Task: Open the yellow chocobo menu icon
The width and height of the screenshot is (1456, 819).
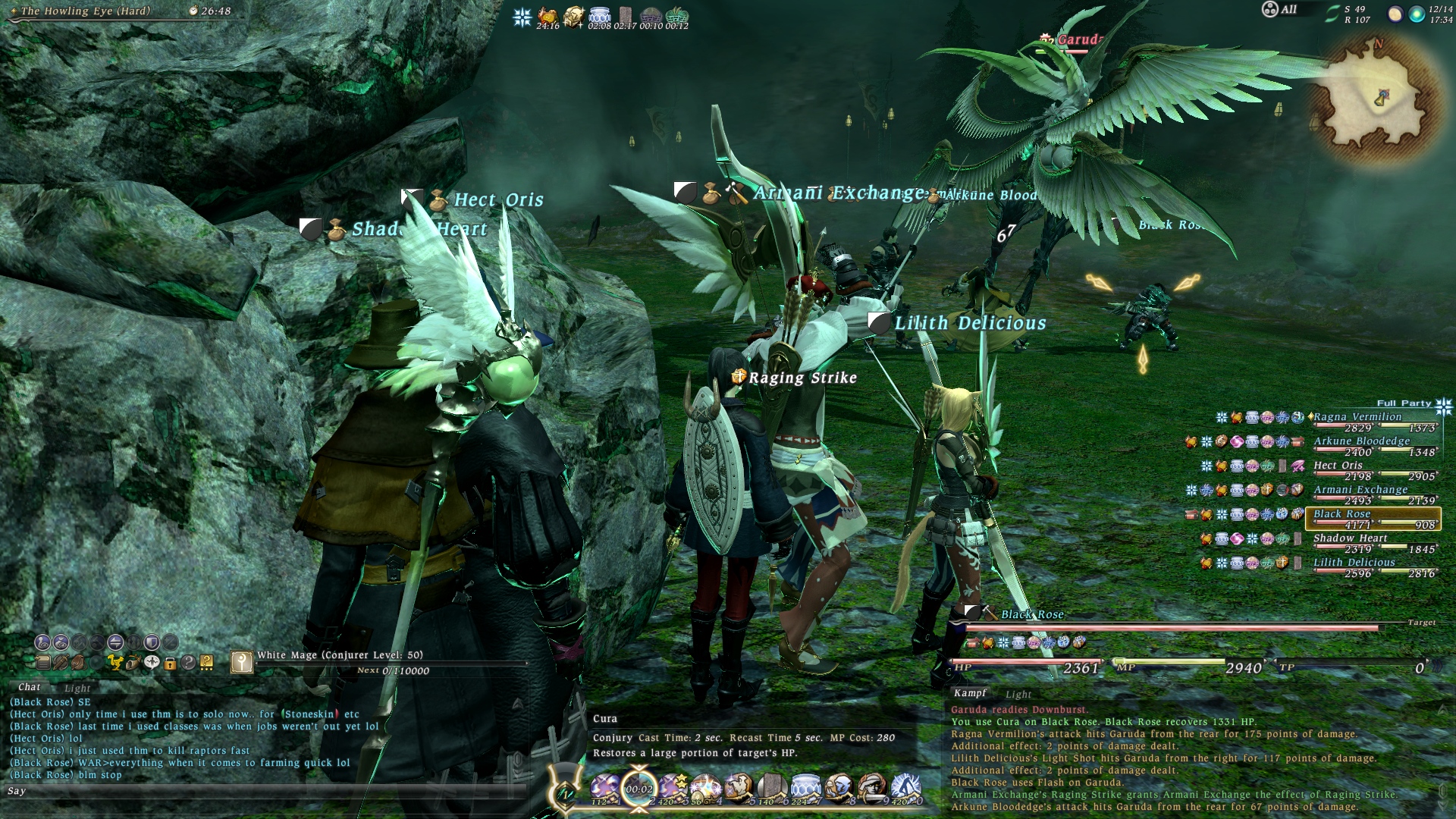Action: point(115,663)
